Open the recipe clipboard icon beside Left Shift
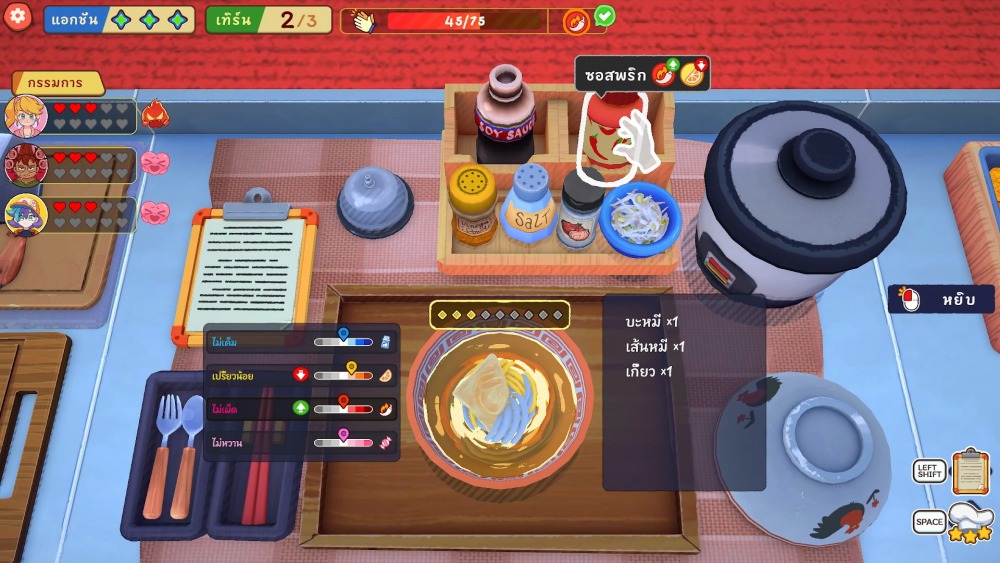1000x563 pixels. click(x=969, y=471)
